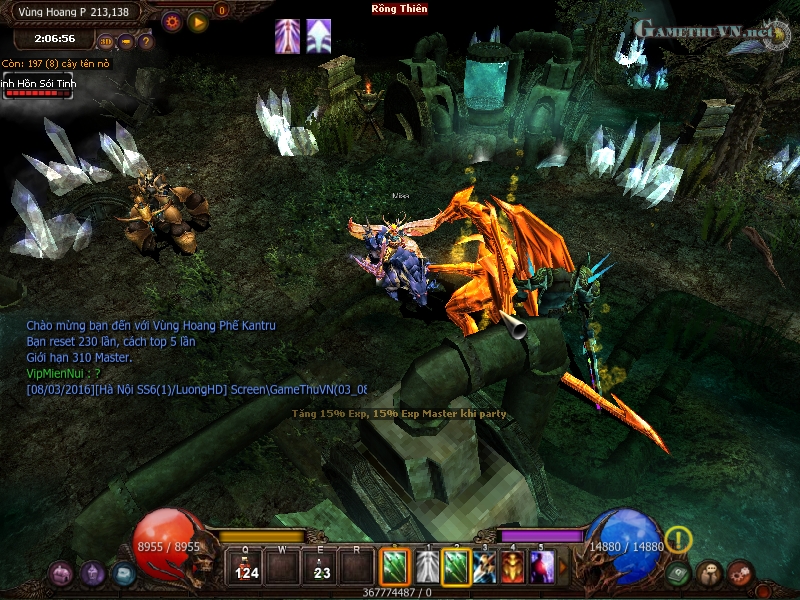This screenshot has width=800, height=600.
Task: Activate the blue bow skill in slot 3
Action: 485,568
